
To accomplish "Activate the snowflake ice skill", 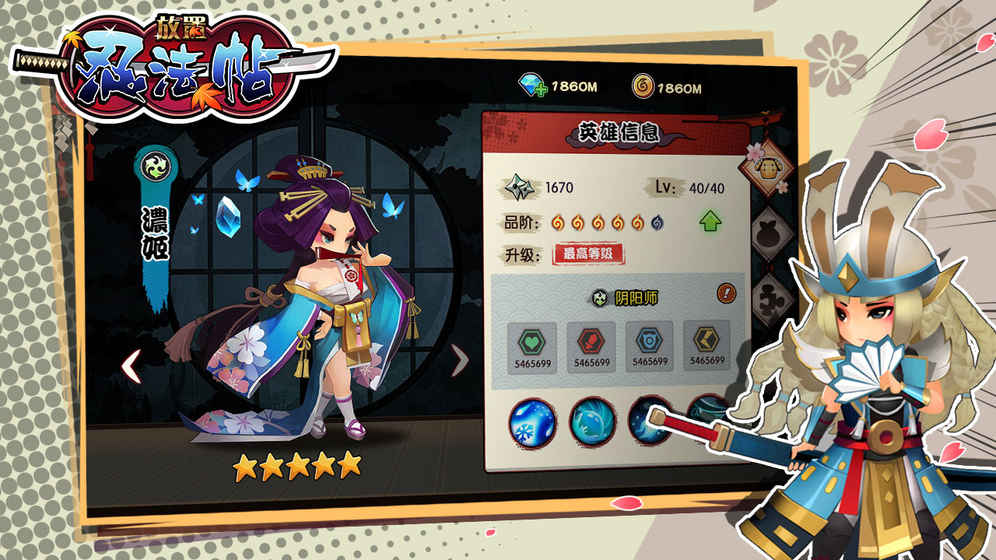I will coord(532,420).
